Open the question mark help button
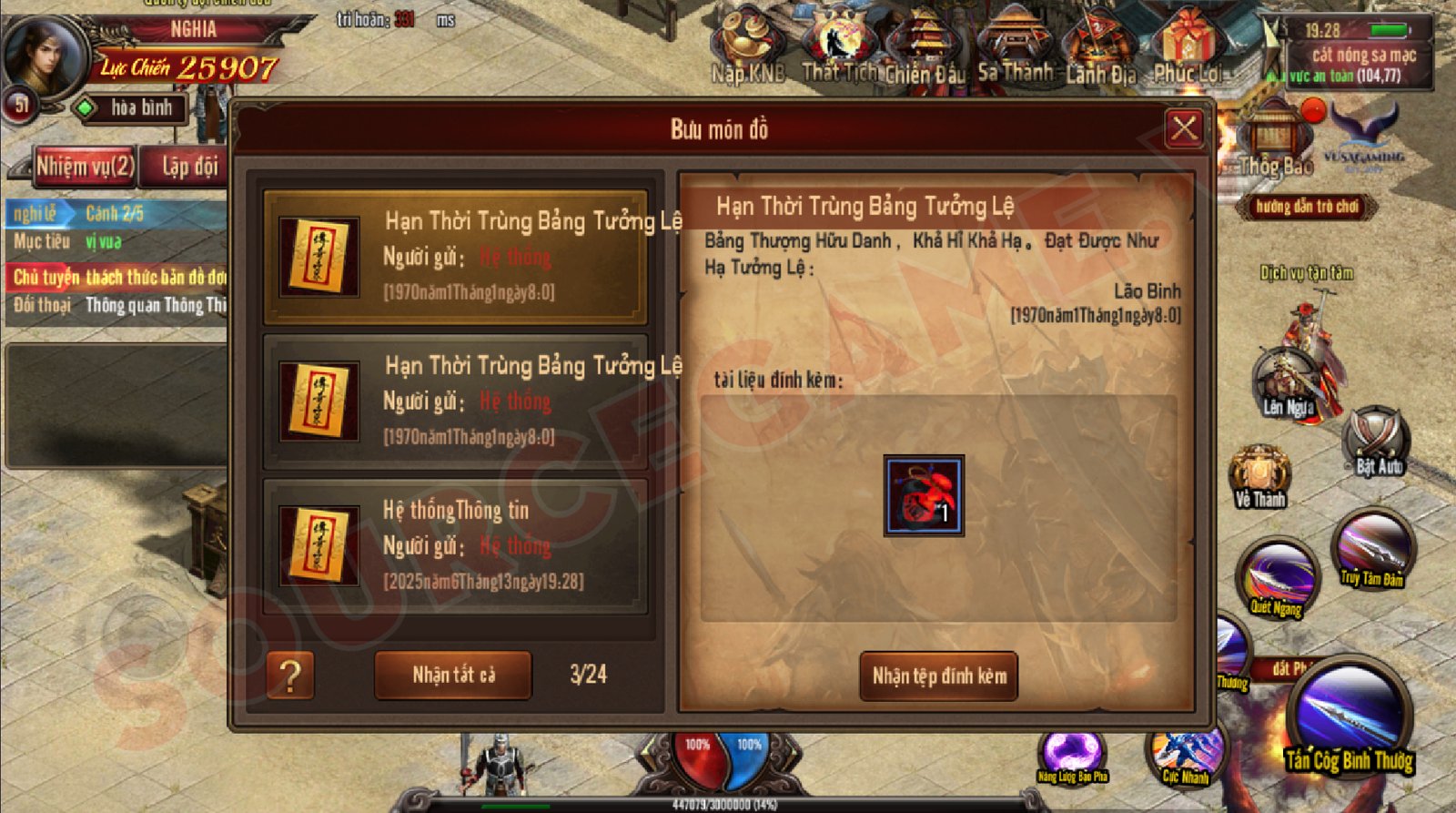This screenshot has height=813, width=1456. [x=290, y=676]
